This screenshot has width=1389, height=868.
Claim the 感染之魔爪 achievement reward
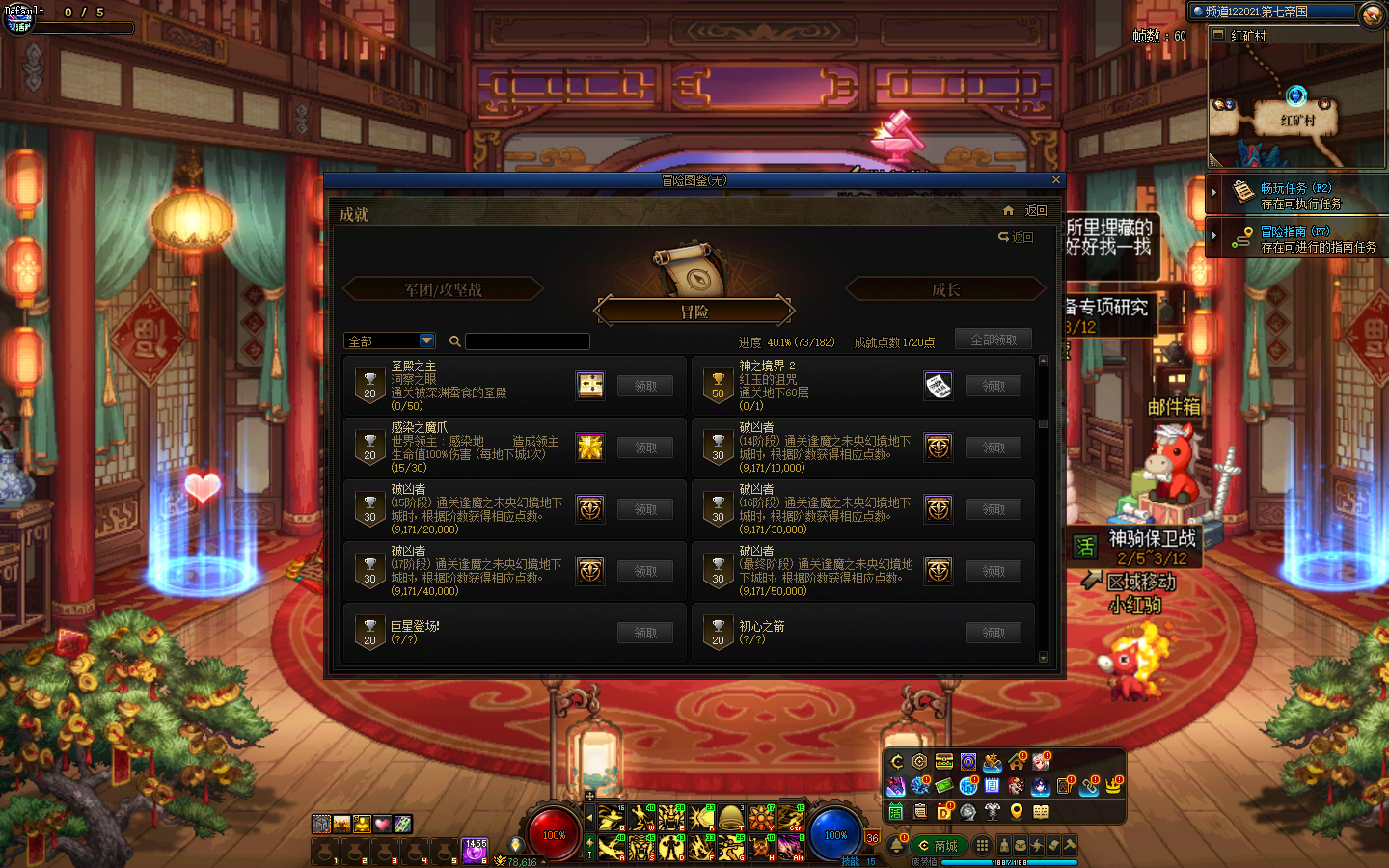tap(645, 448)
